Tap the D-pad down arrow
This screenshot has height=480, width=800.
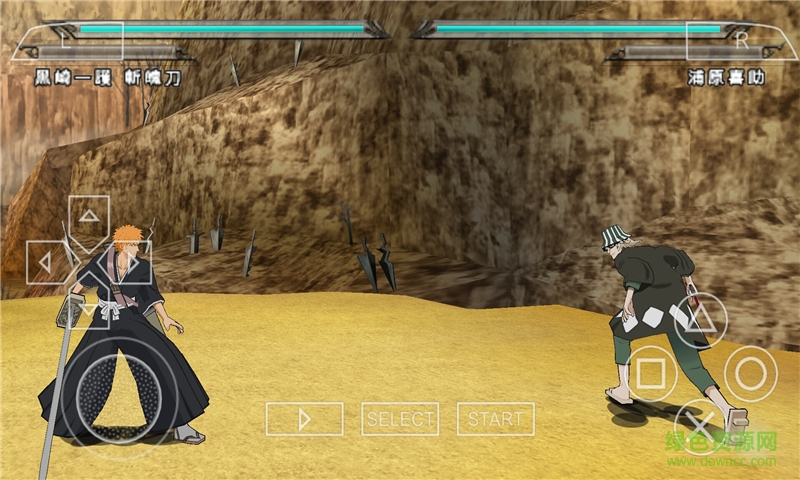pyautogui.click(x=89, y=306)
